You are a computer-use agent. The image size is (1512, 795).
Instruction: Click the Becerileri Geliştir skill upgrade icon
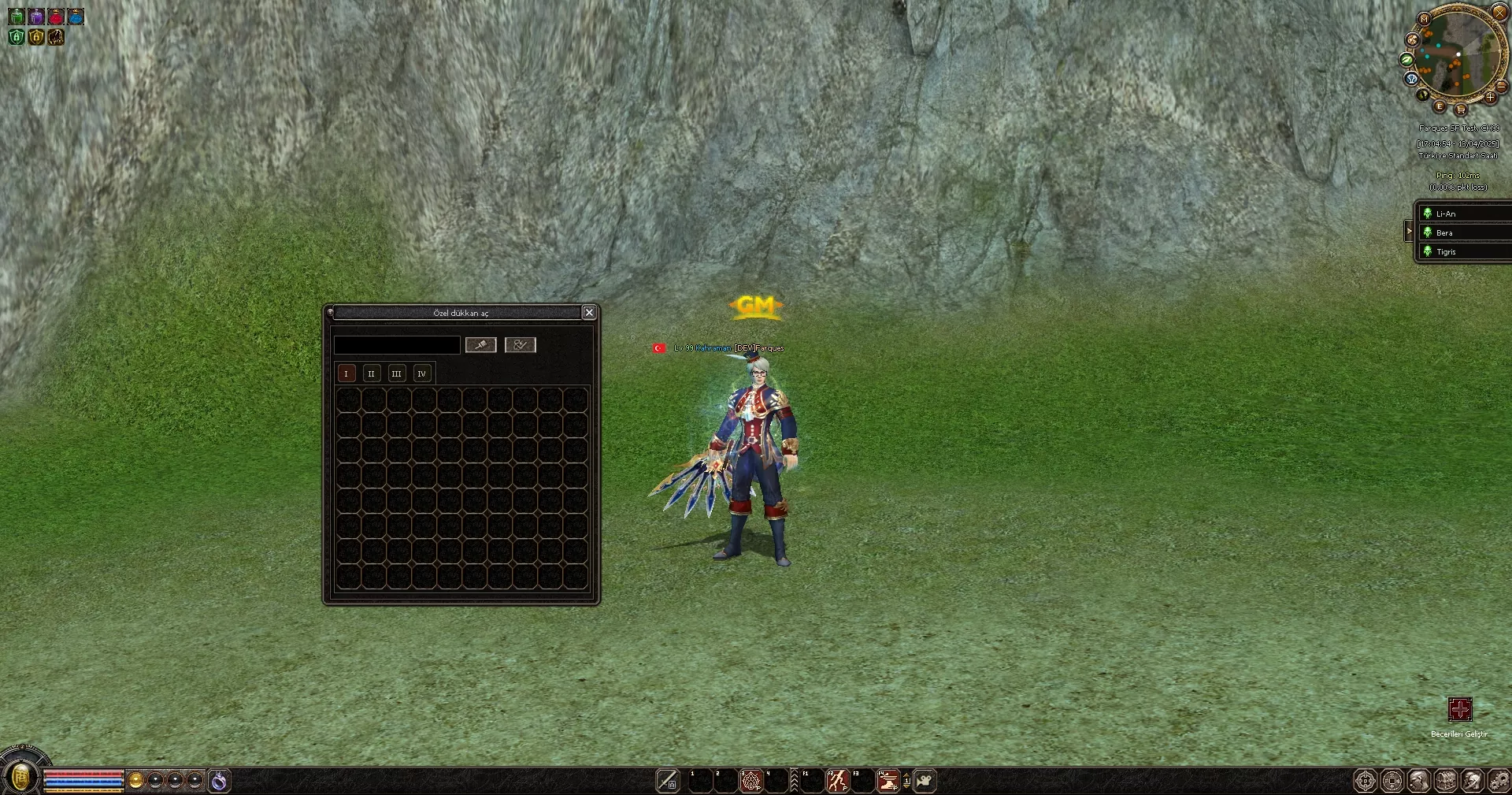click(x=1461, y=709)
